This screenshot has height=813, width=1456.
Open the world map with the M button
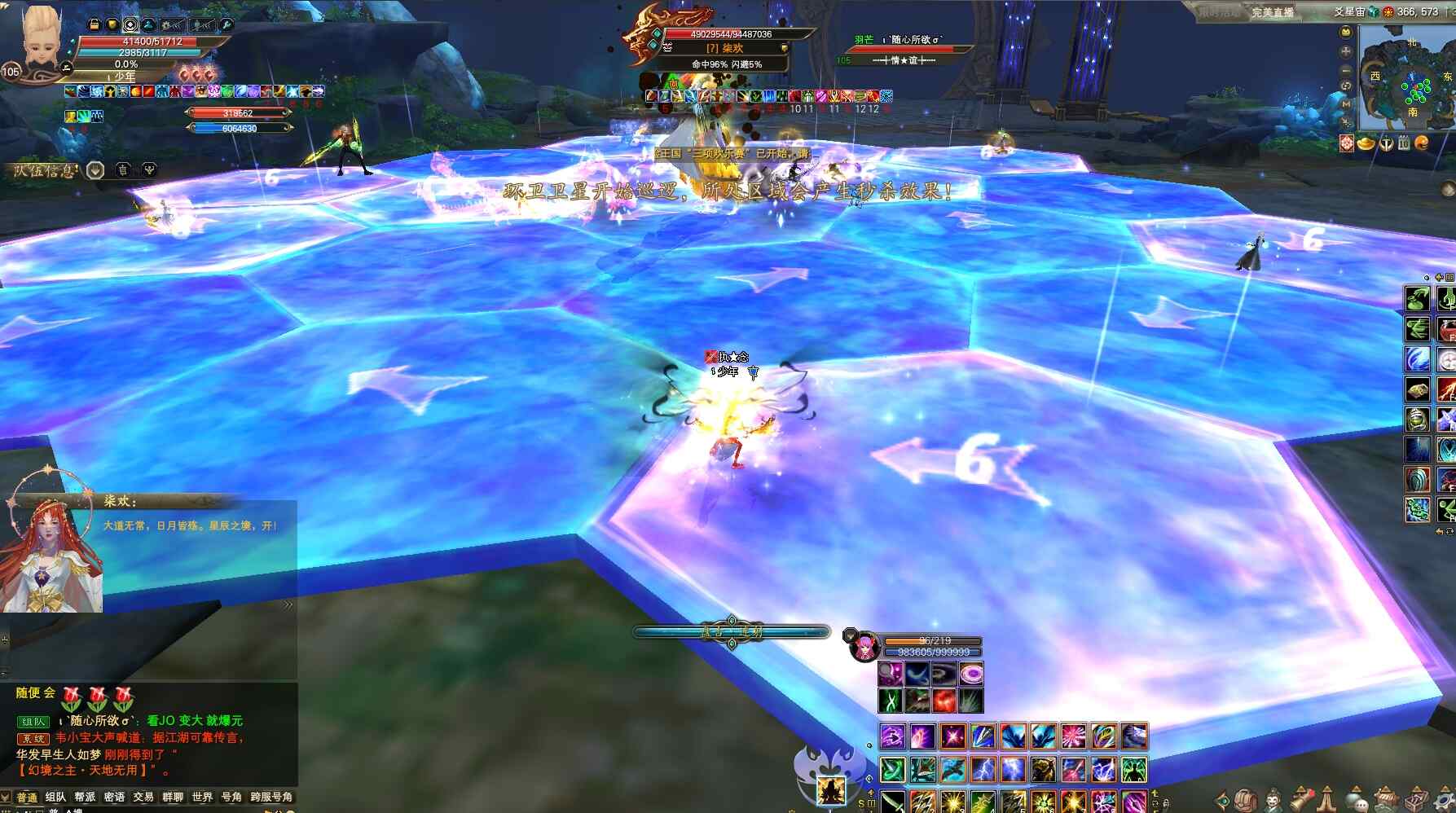1346,104
